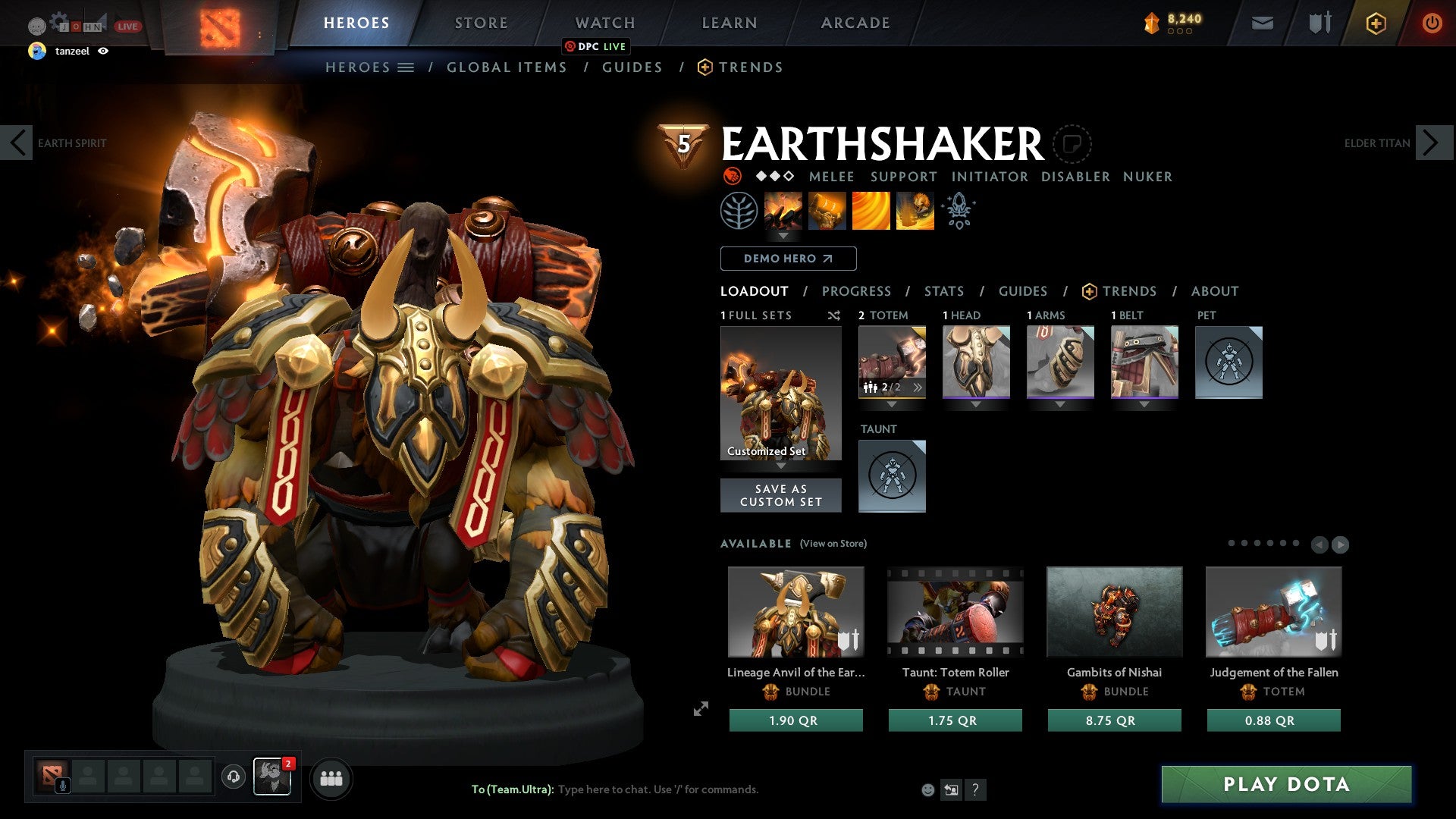Toggle voice chat with the headset icon
The image size is (1456, 819).
pyautogui.click(x=233, y=777)
